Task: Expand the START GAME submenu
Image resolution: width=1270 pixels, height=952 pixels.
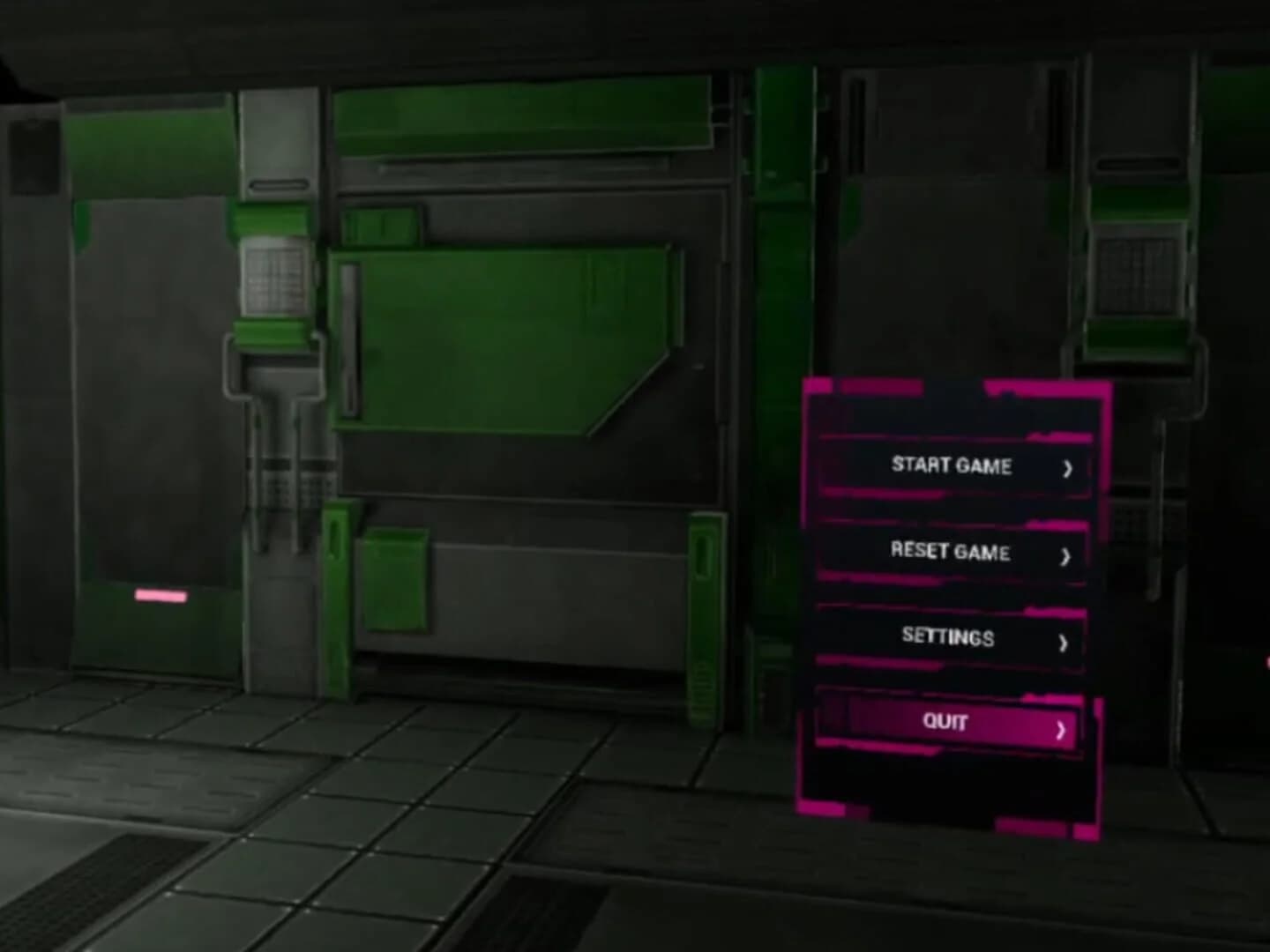Action: pos(952,467)
